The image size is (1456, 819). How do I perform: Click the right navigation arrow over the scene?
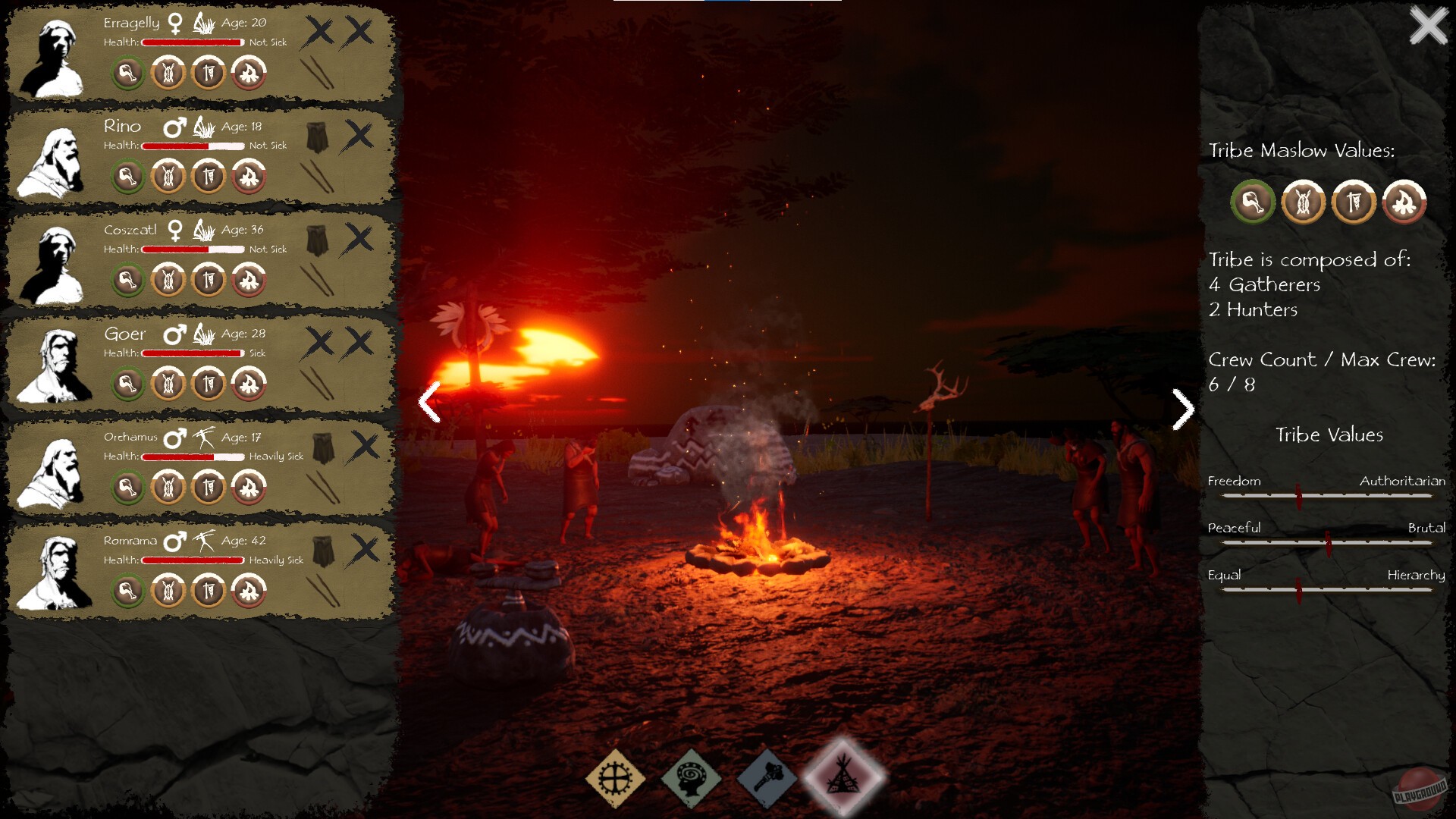1181,409
